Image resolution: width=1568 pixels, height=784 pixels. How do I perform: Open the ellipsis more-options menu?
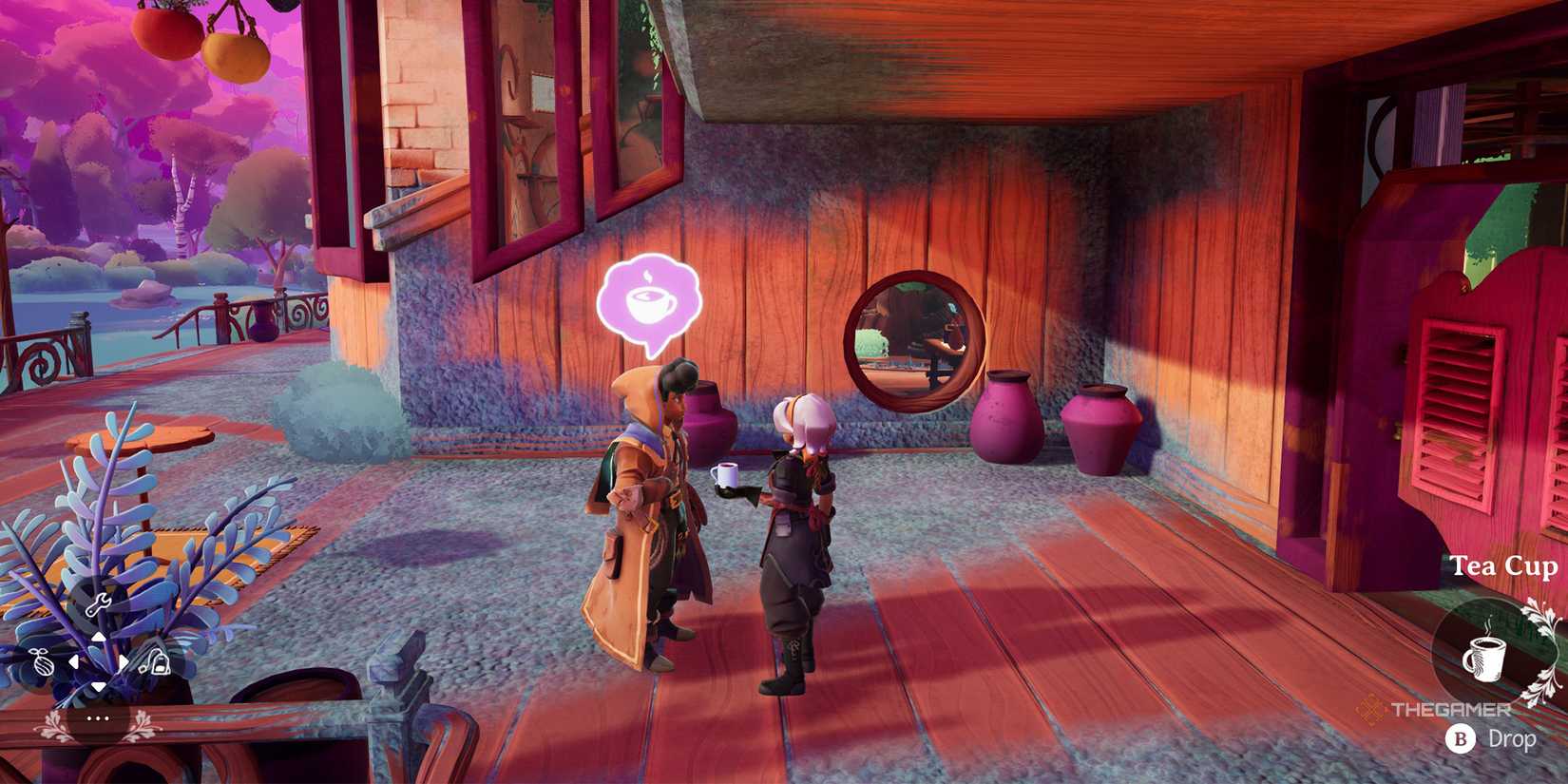pos(99,719)
